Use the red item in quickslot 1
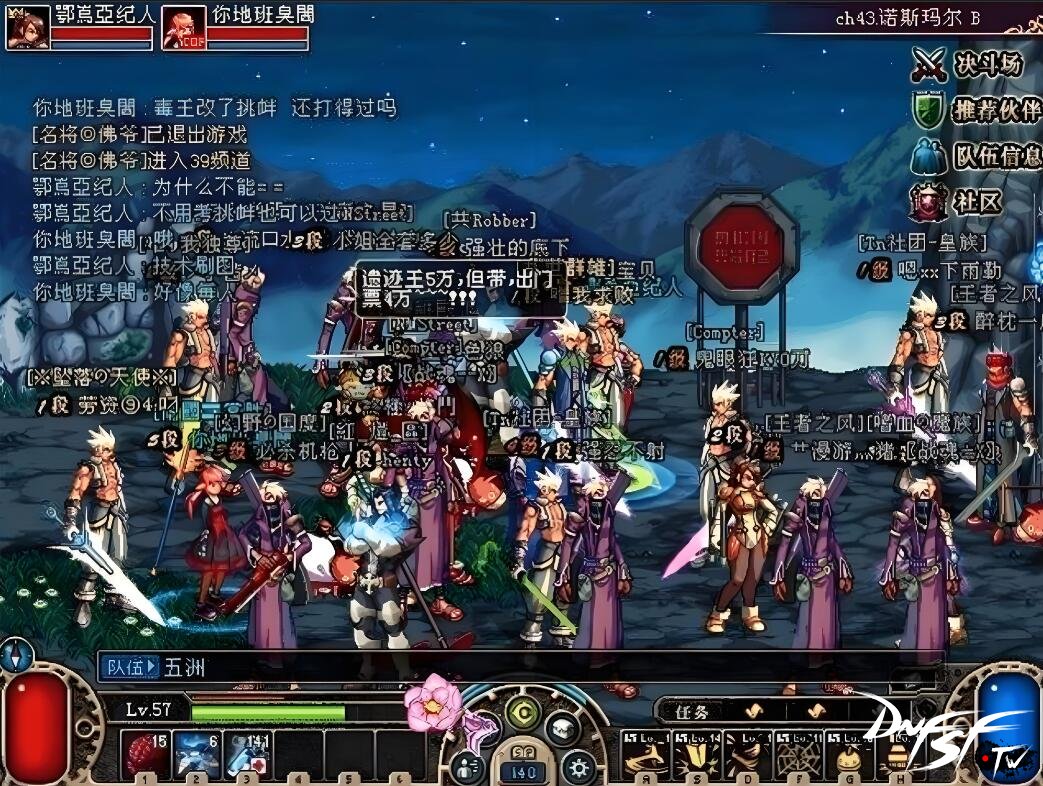1043x786 pixels. pyautogui.click(x=146, y=753)
